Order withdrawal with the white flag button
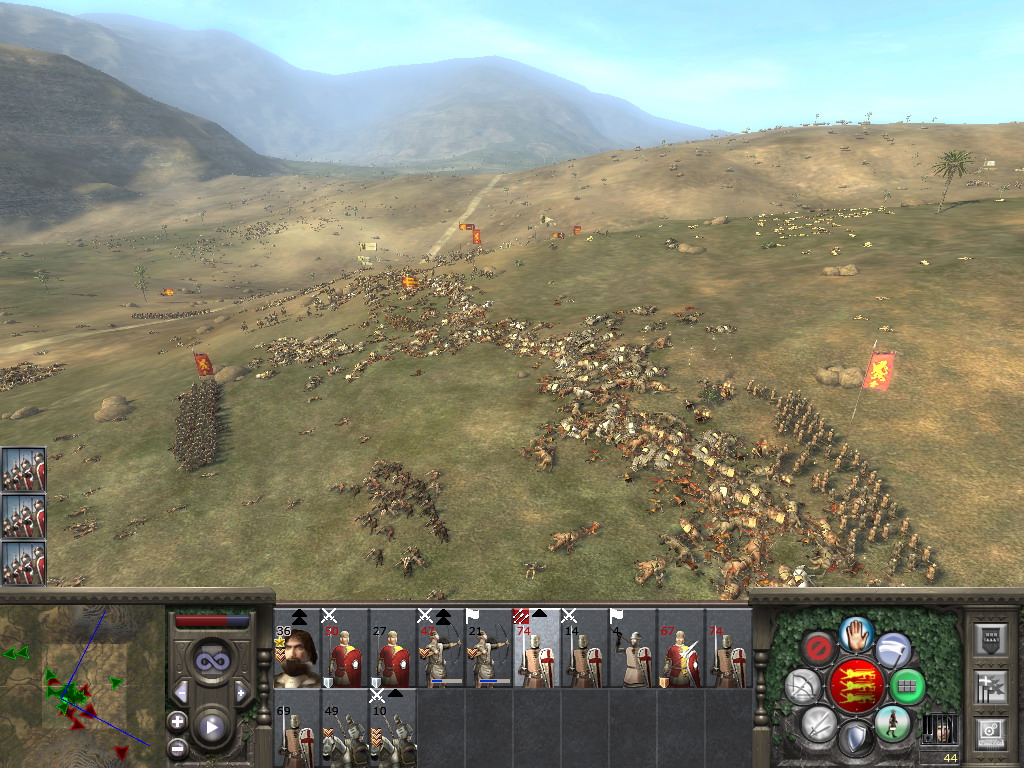This screenshot has height=768, width=1024. coord(893,650)
